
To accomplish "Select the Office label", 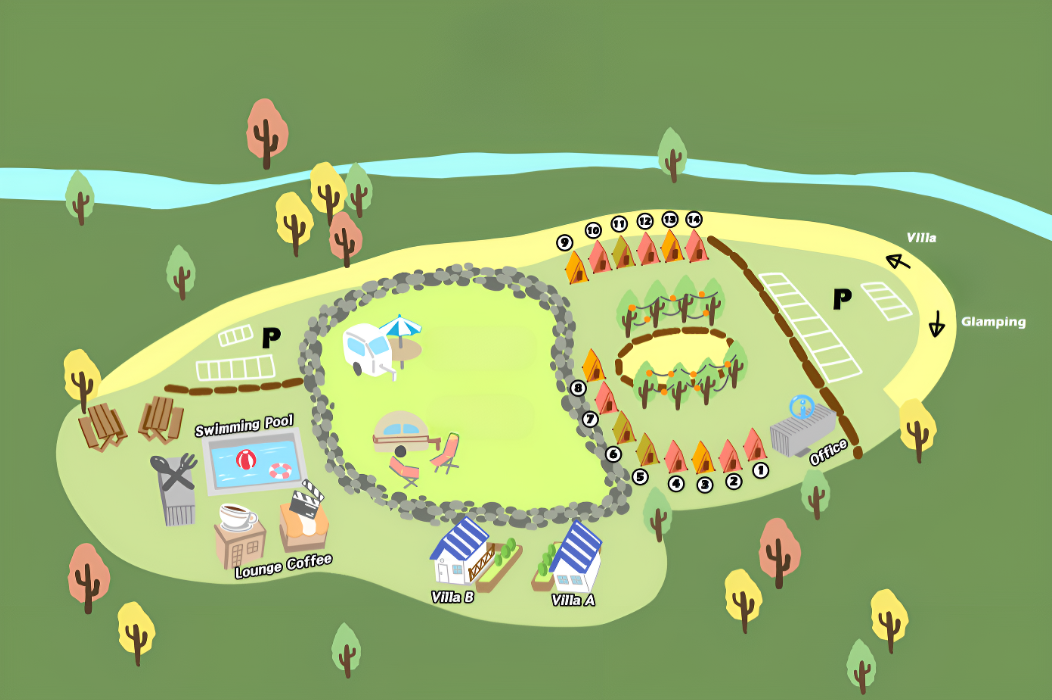I will [x=828, y=452].
